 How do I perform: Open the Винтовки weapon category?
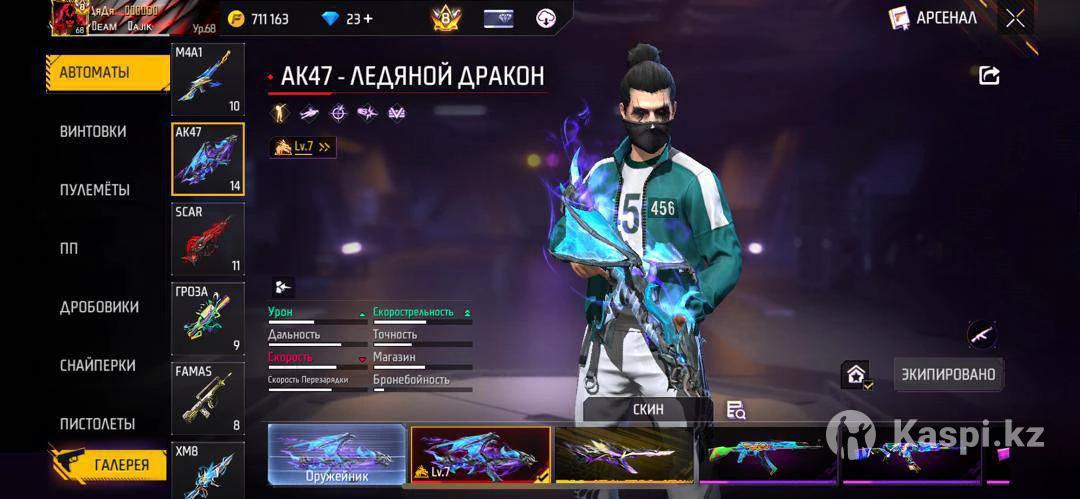[93, 131]
